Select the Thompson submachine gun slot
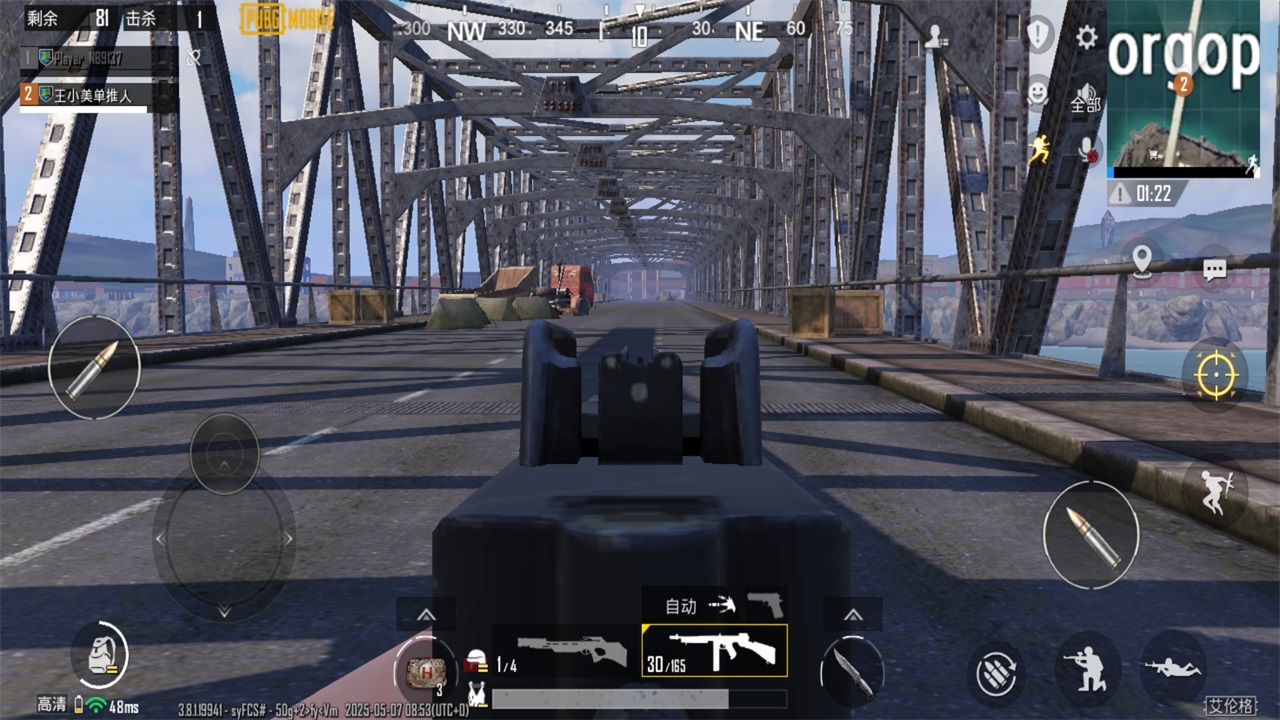This screenshot has height=720, width=1280. [x=715, y=651]
